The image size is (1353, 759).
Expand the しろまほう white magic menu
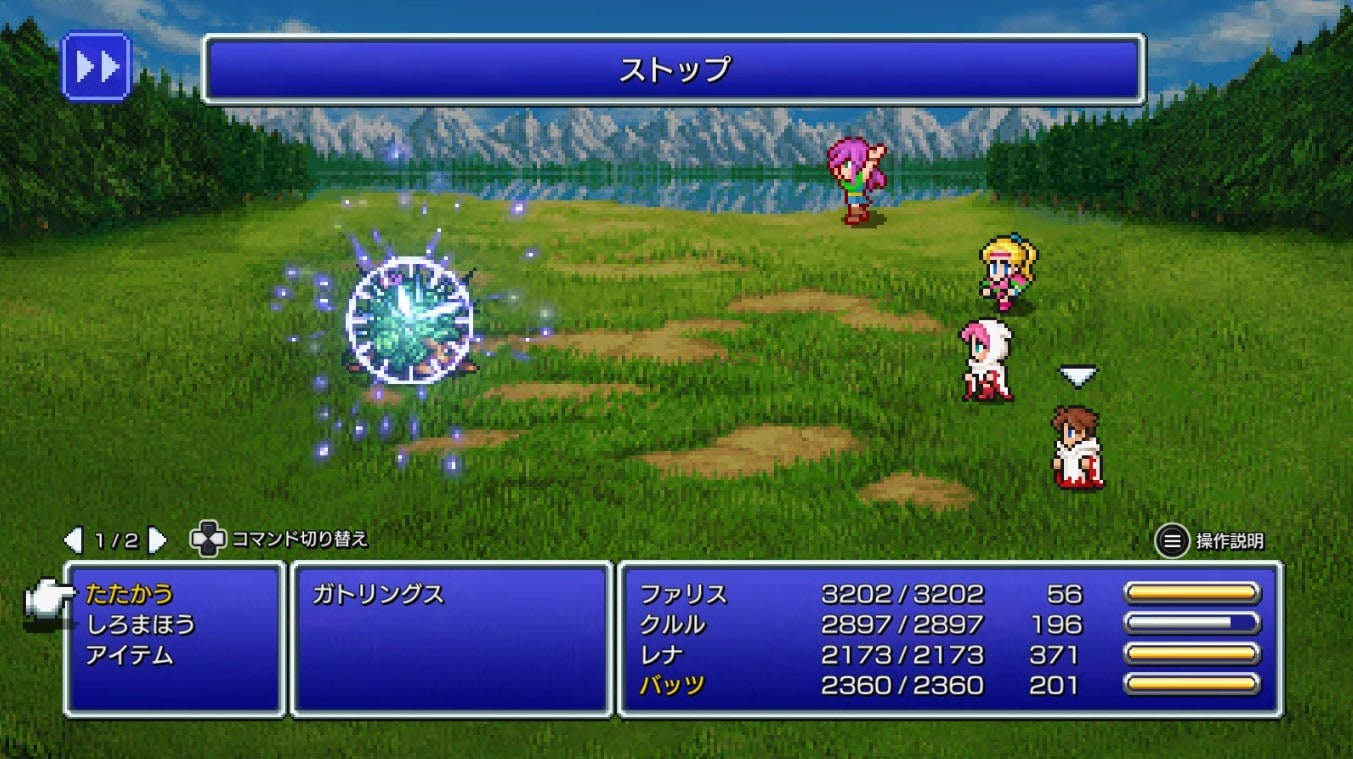[x=140, y=623]
